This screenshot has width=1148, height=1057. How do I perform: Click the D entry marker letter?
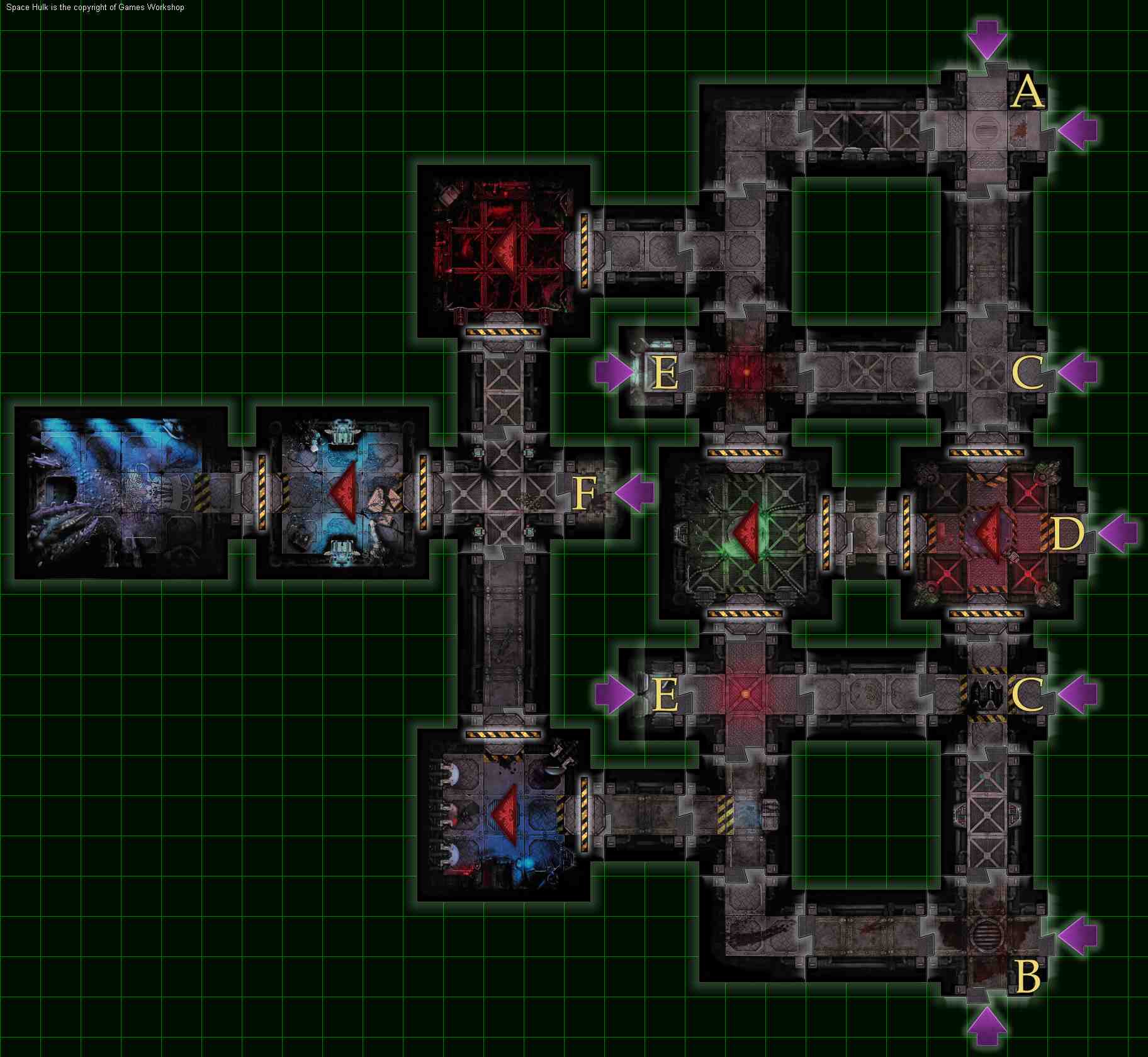tap(1067, 534)
